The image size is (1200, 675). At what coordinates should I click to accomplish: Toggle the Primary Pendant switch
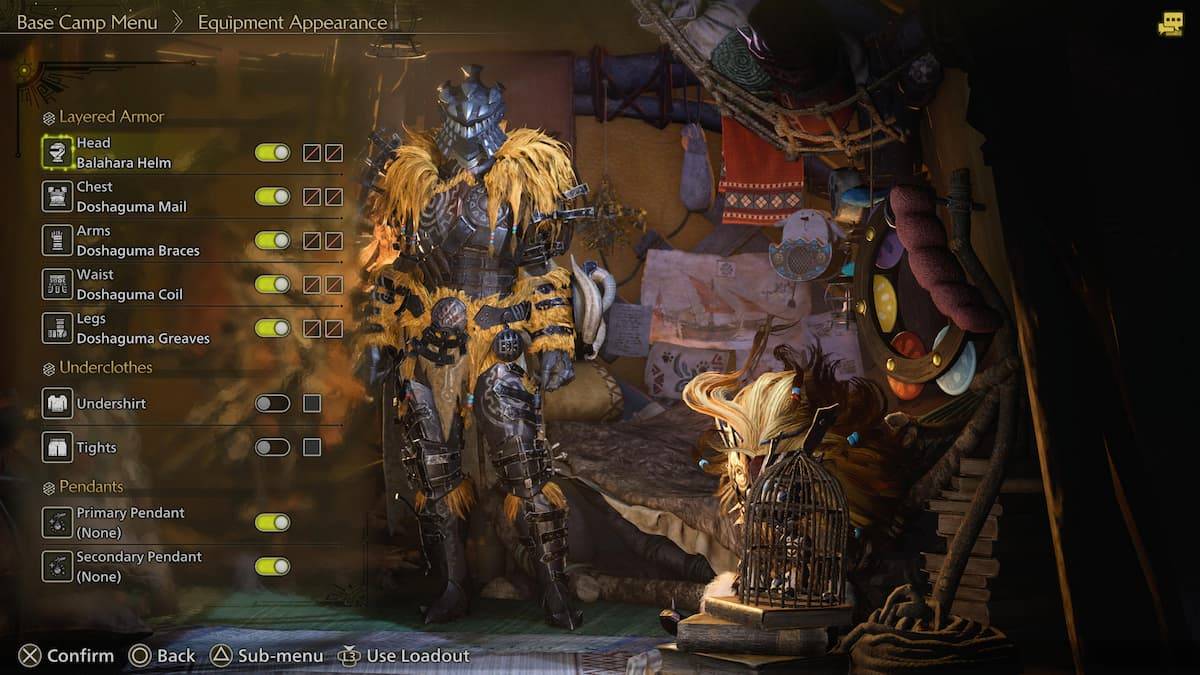[x=272, y=523]
